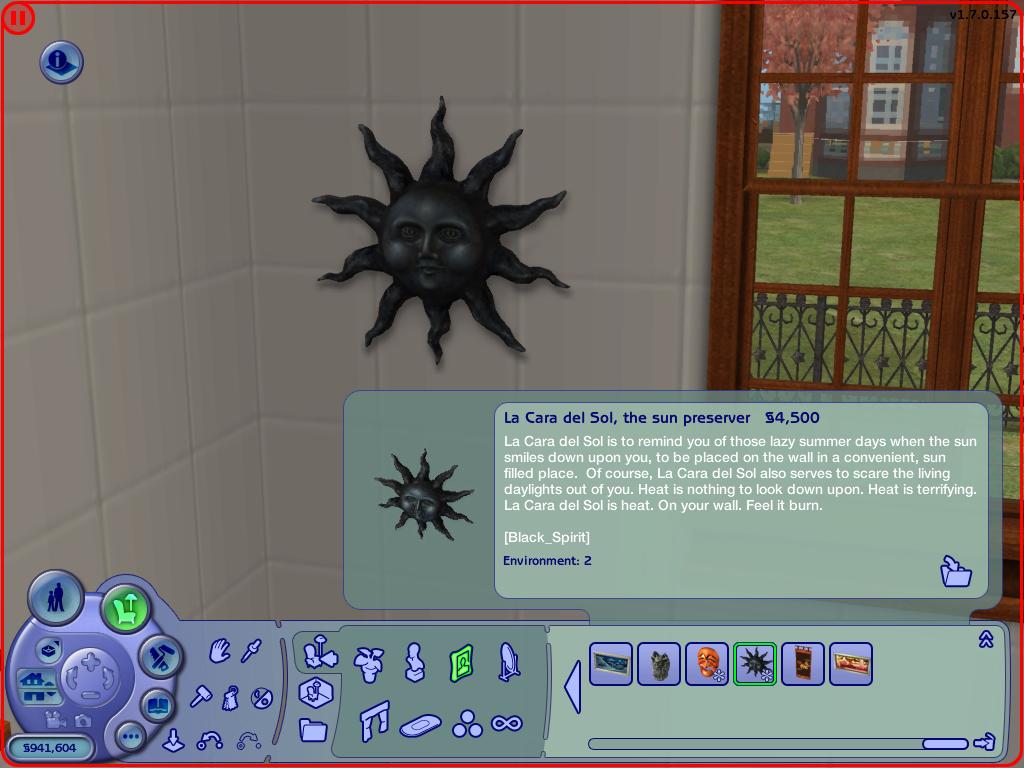Open the three-dots options menu
Viewport: 1024px width, 768px height.
pos(131,737)
